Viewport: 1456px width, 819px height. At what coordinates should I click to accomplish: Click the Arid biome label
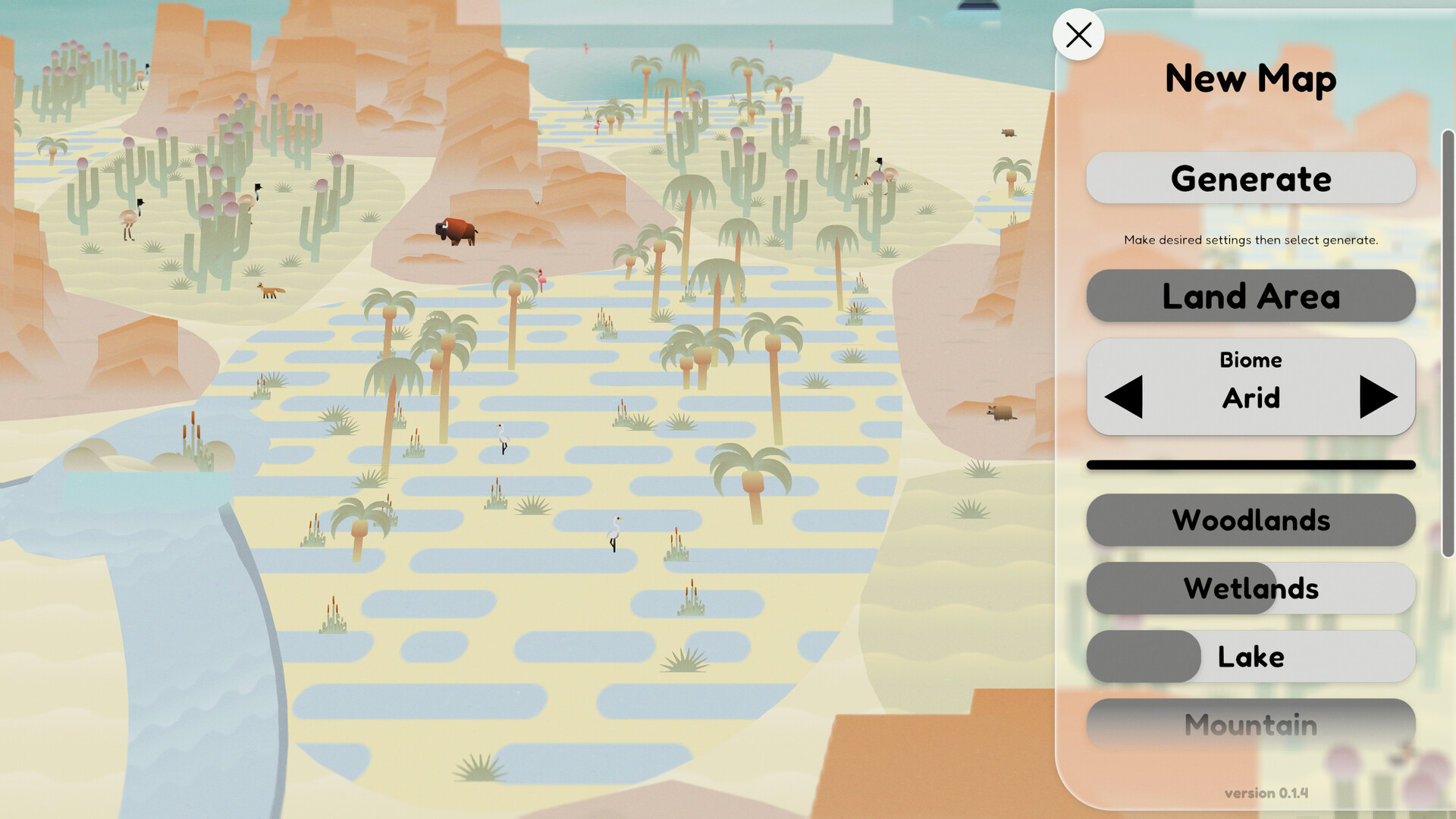point(1251,399)
